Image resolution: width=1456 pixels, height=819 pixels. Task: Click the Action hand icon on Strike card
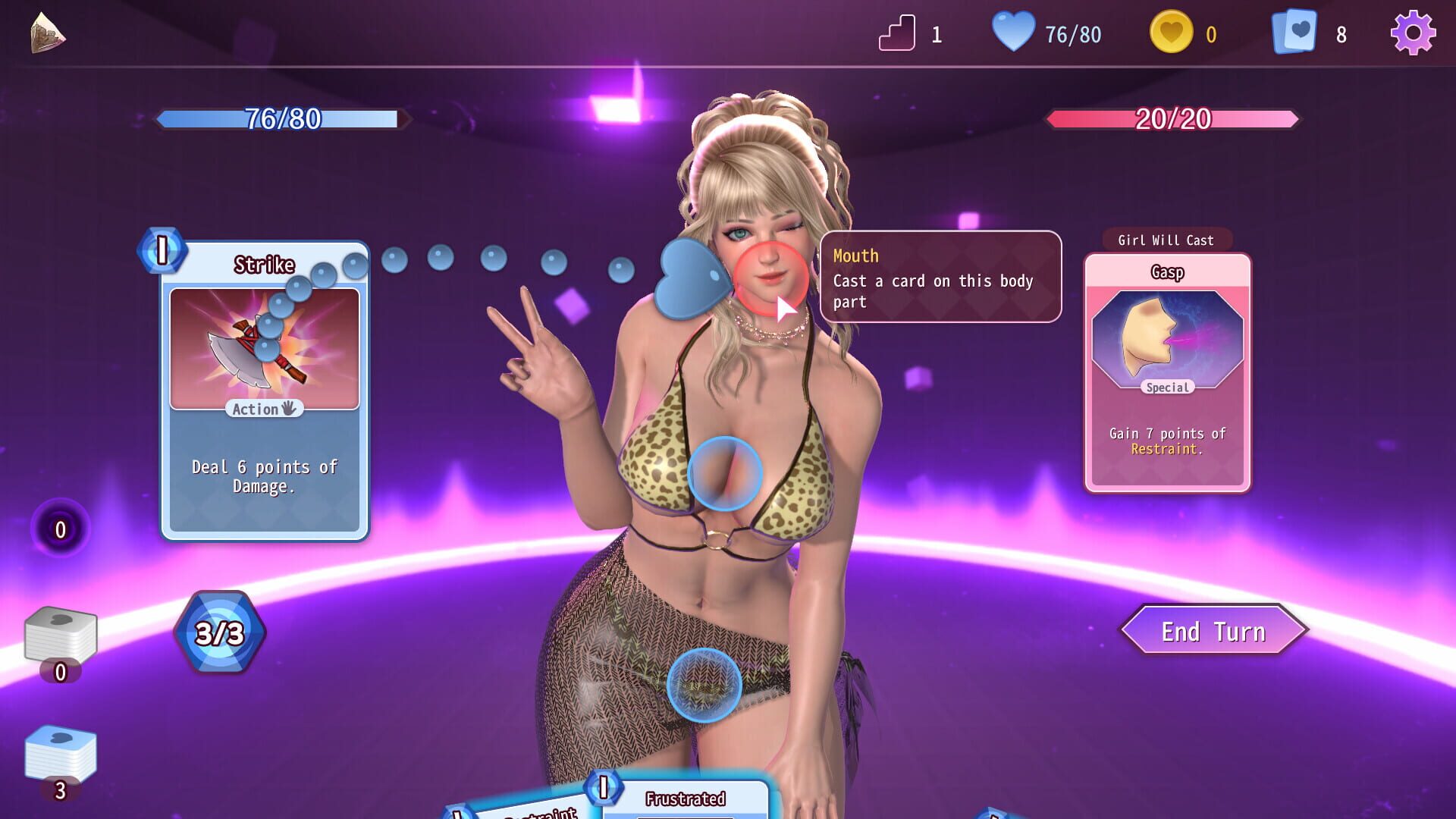point(264,409)
